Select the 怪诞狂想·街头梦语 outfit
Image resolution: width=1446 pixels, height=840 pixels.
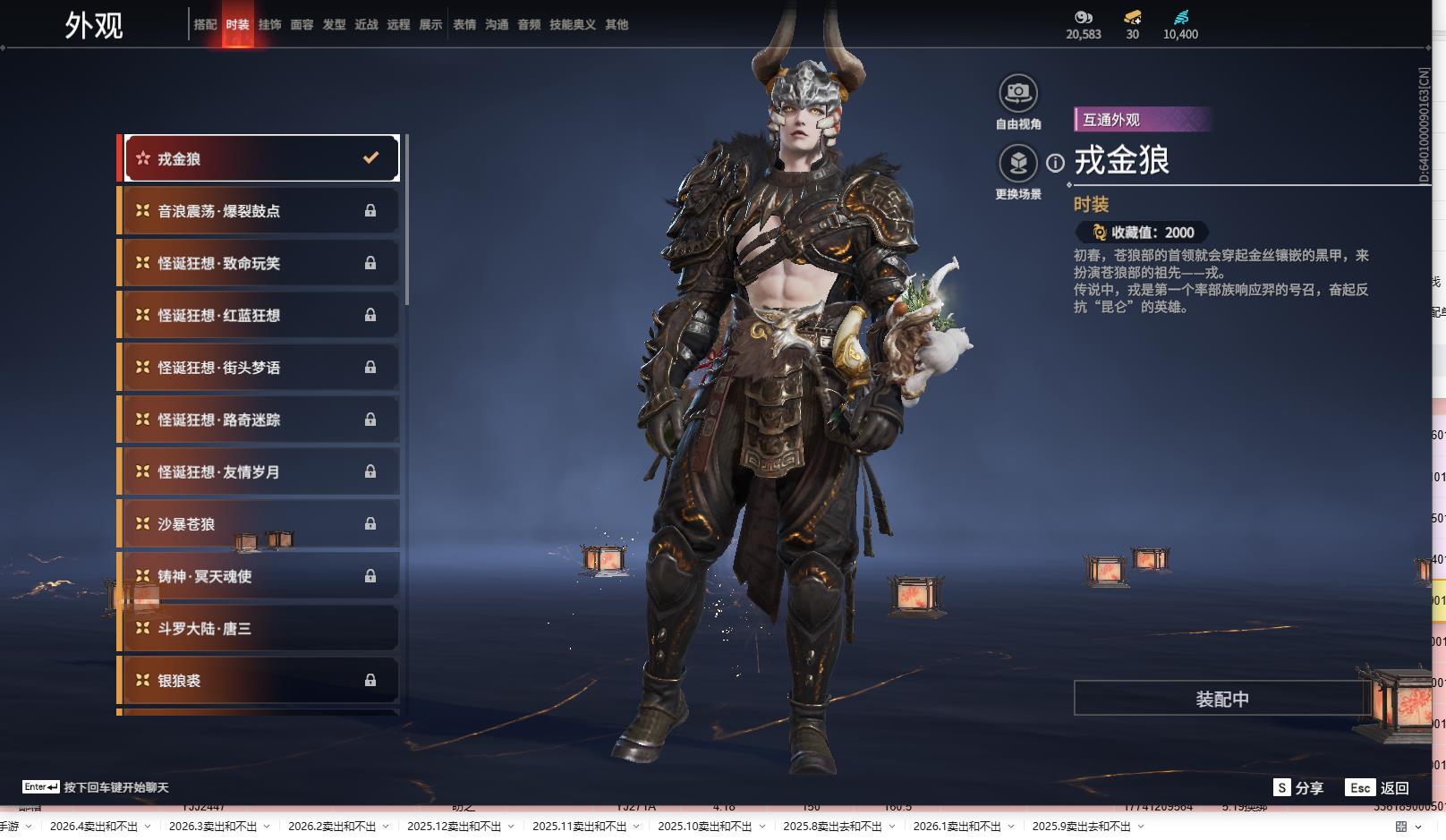coord(260,368)
